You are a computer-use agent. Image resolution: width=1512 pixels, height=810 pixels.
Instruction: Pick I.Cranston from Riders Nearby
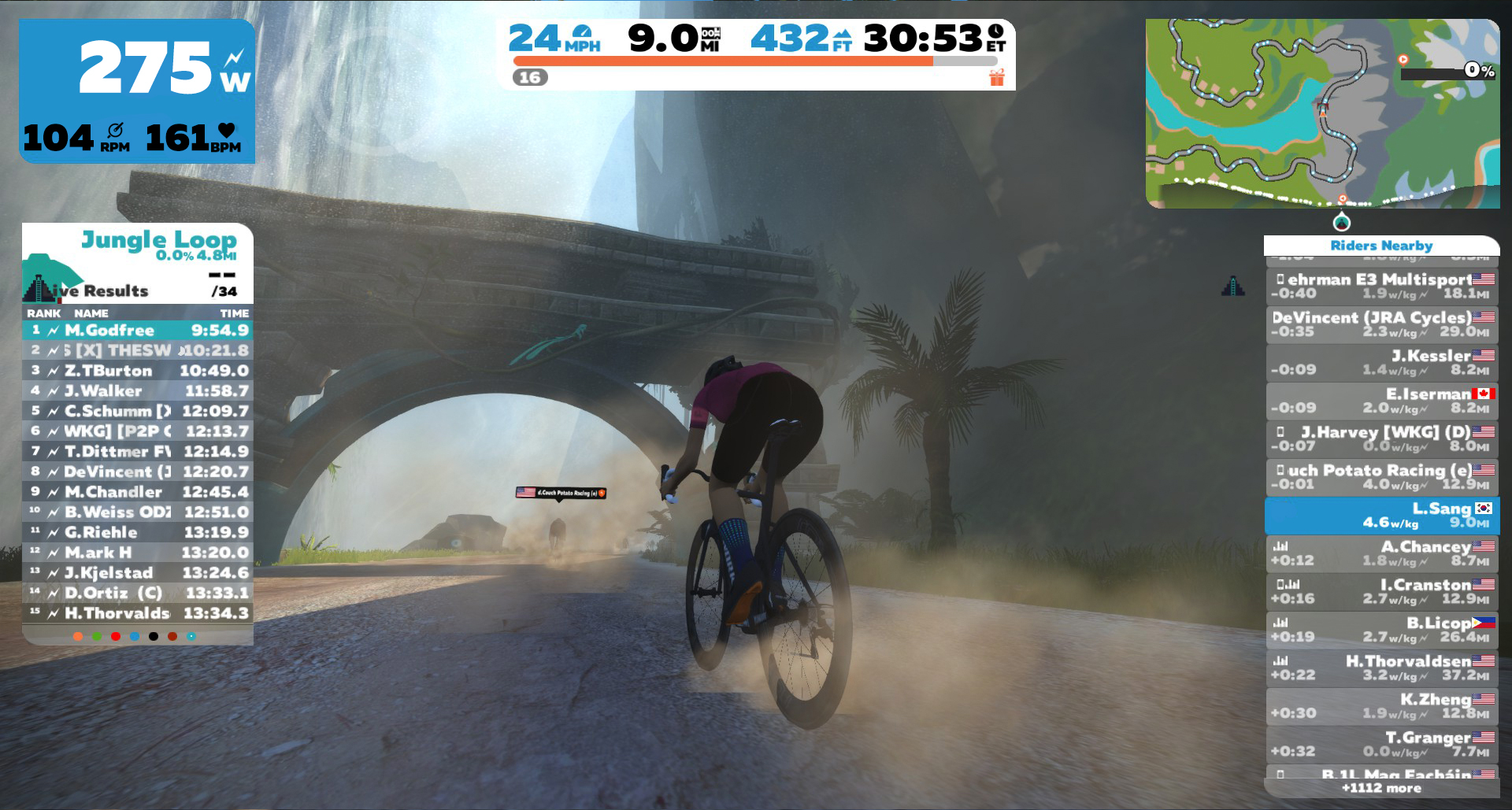[1381, 592]
